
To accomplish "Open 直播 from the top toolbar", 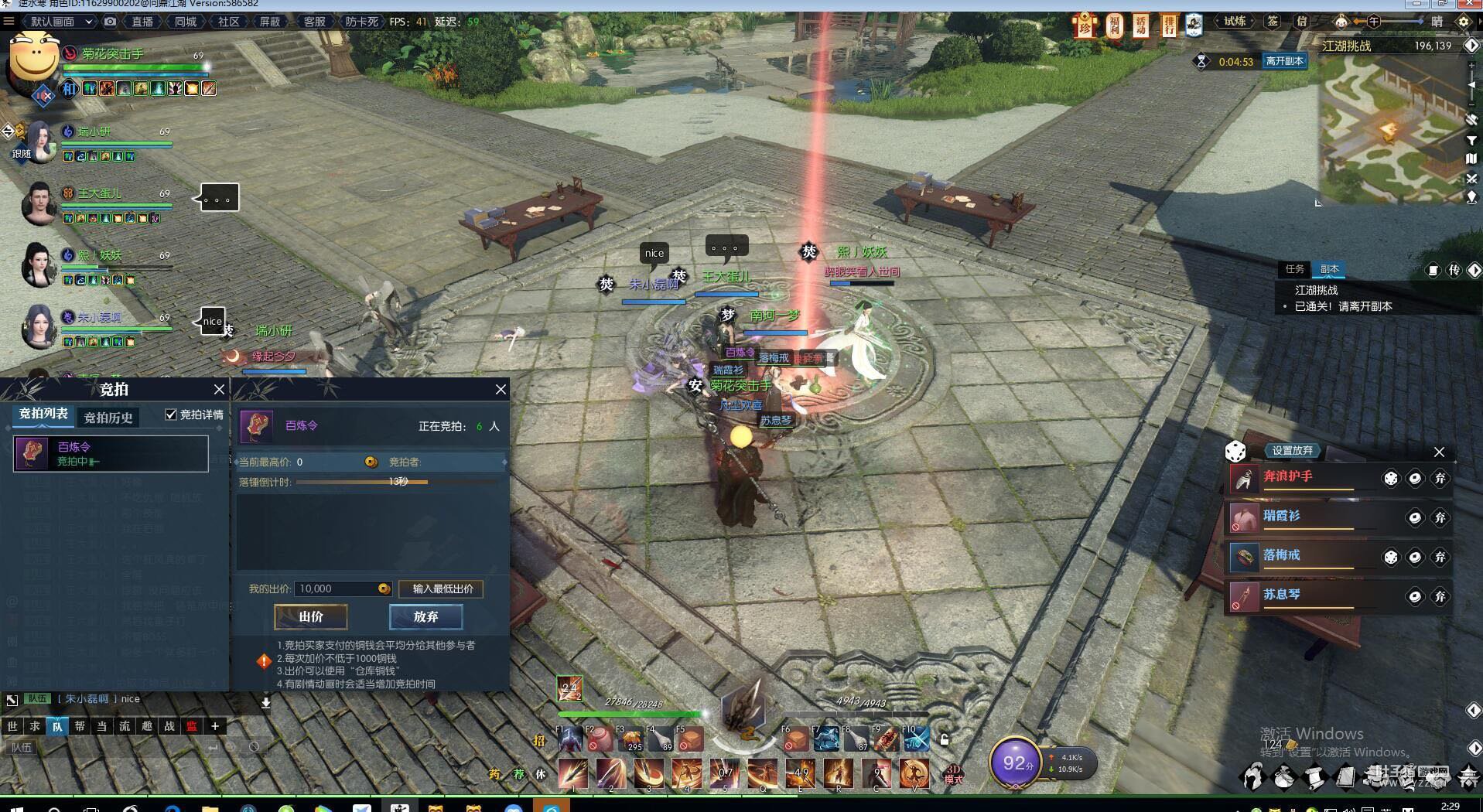I will coord(142,22).
